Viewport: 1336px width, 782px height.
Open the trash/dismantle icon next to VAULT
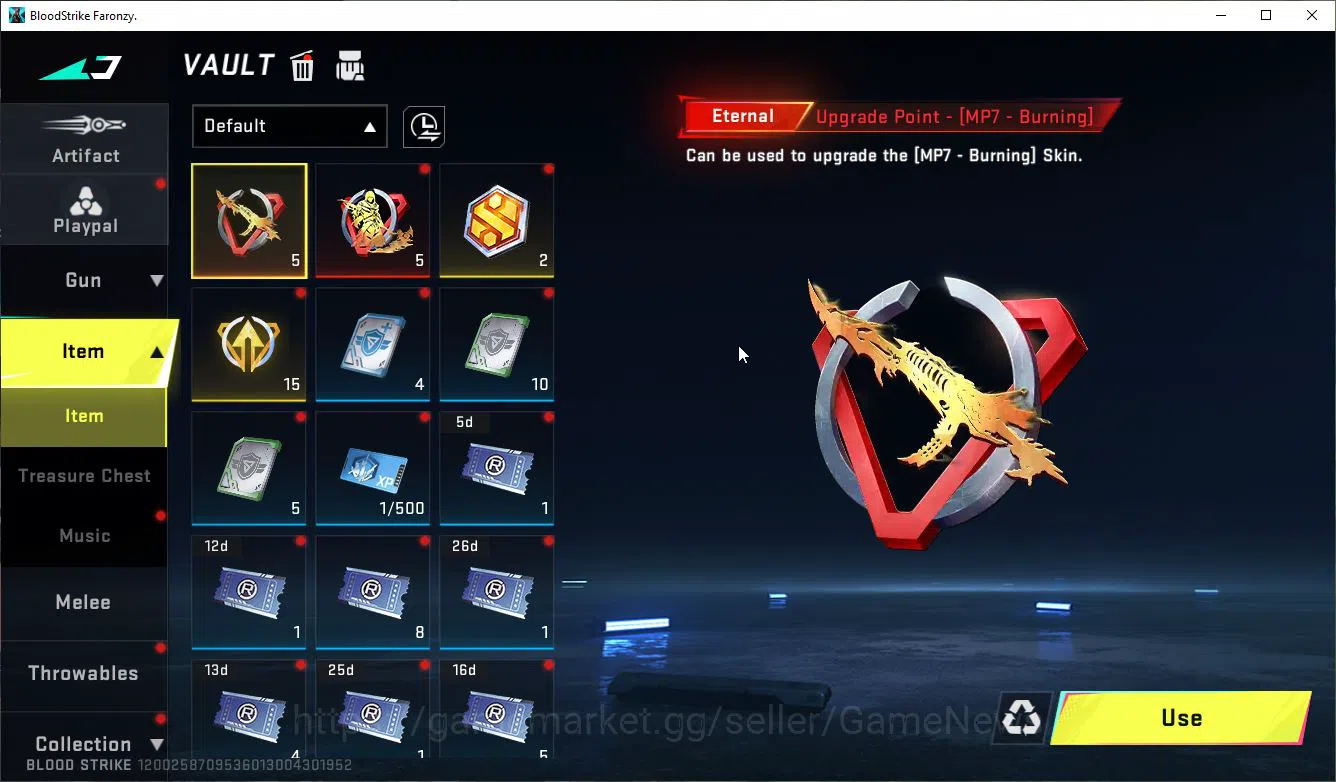click(x=301, y=65)
